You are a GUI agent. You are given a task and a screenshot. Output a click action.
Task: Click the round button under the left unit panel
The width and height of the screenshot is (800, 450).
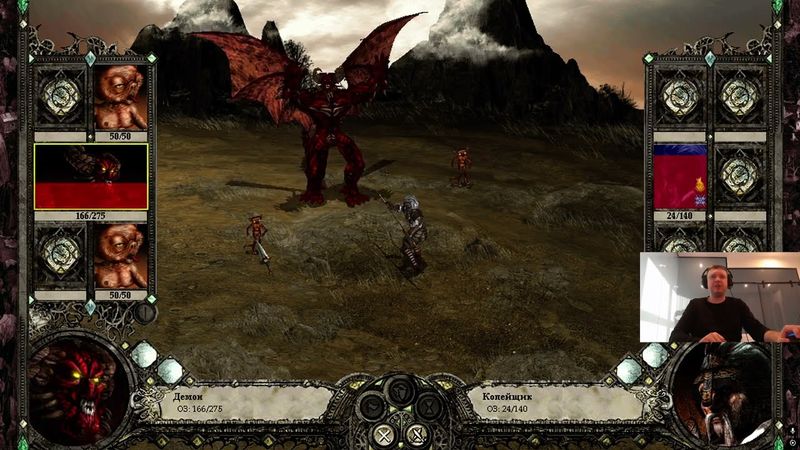click(146, 311)
